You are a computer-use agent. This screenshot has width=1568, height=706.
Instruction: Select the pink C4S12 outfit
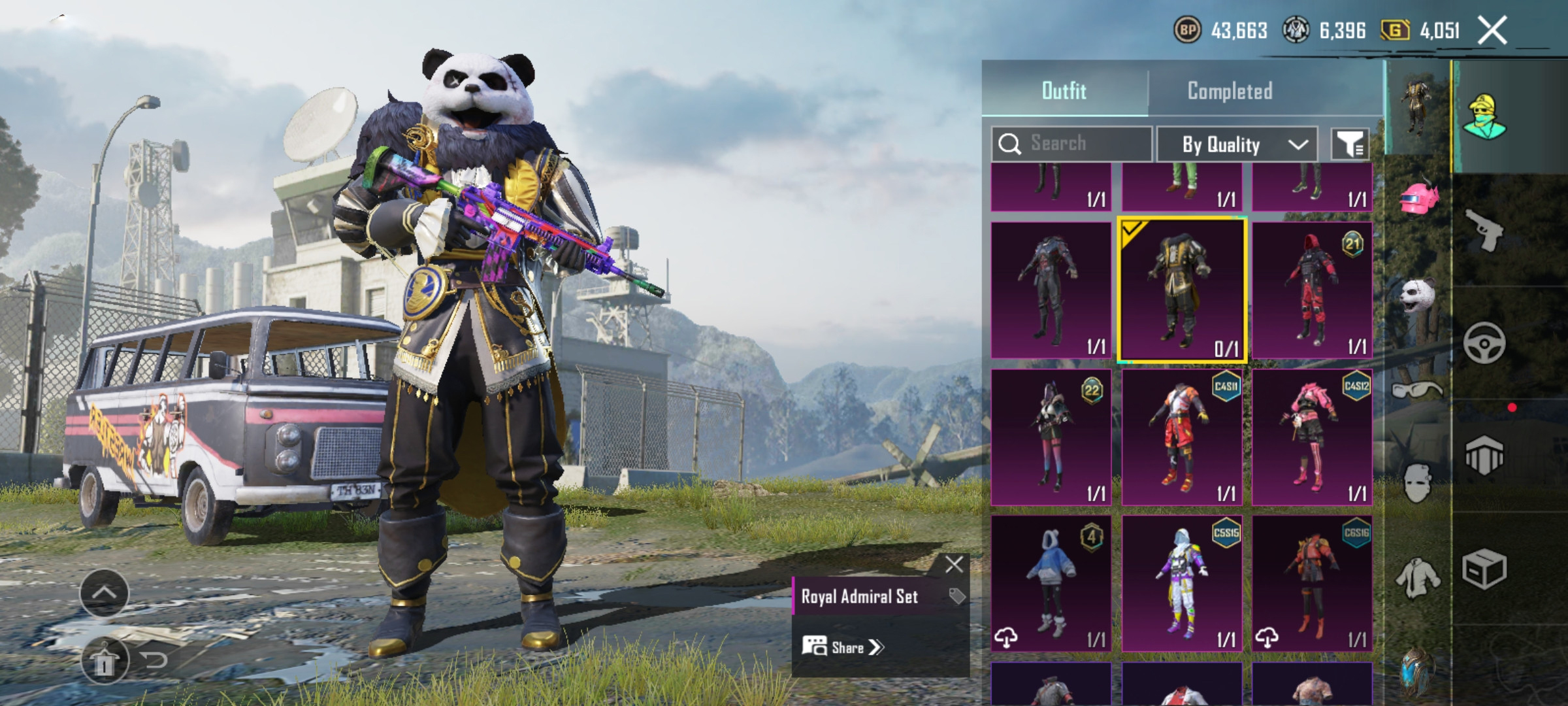click(x=1312, y=437)
